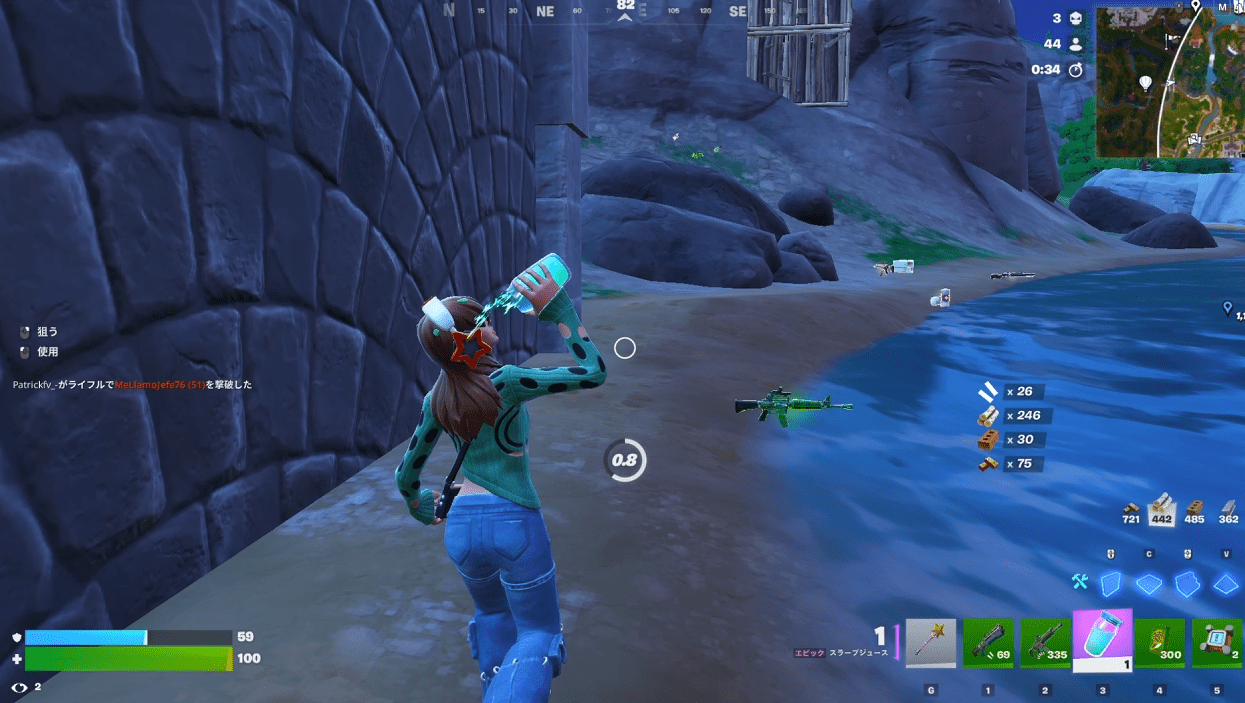Click the spectator eye icon

(18, 687)
